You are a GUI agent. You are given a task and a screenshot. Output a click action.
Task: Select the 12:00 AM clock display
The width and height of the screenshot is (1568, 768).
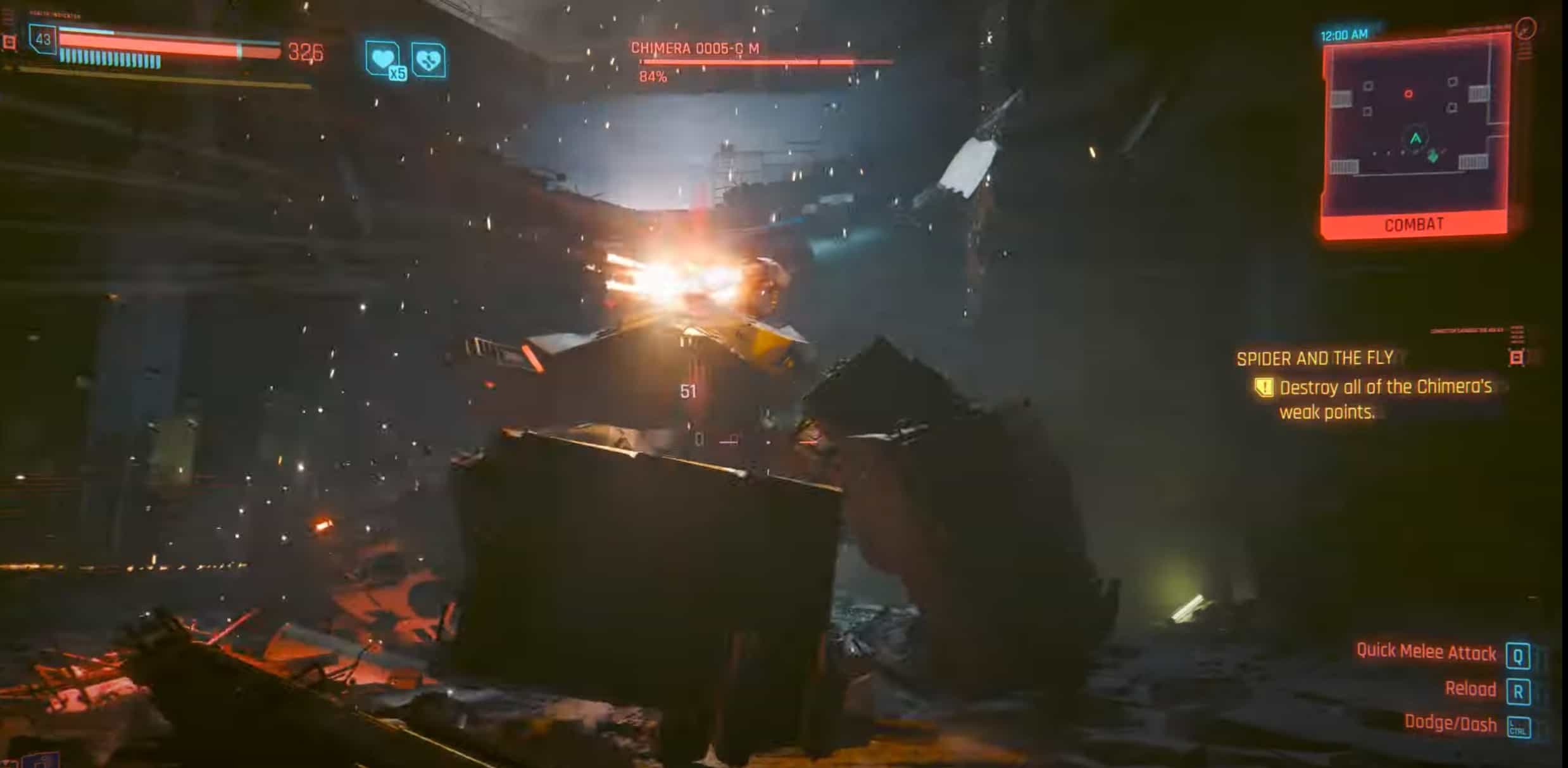pyautogui.click(x=1343, y=34)
